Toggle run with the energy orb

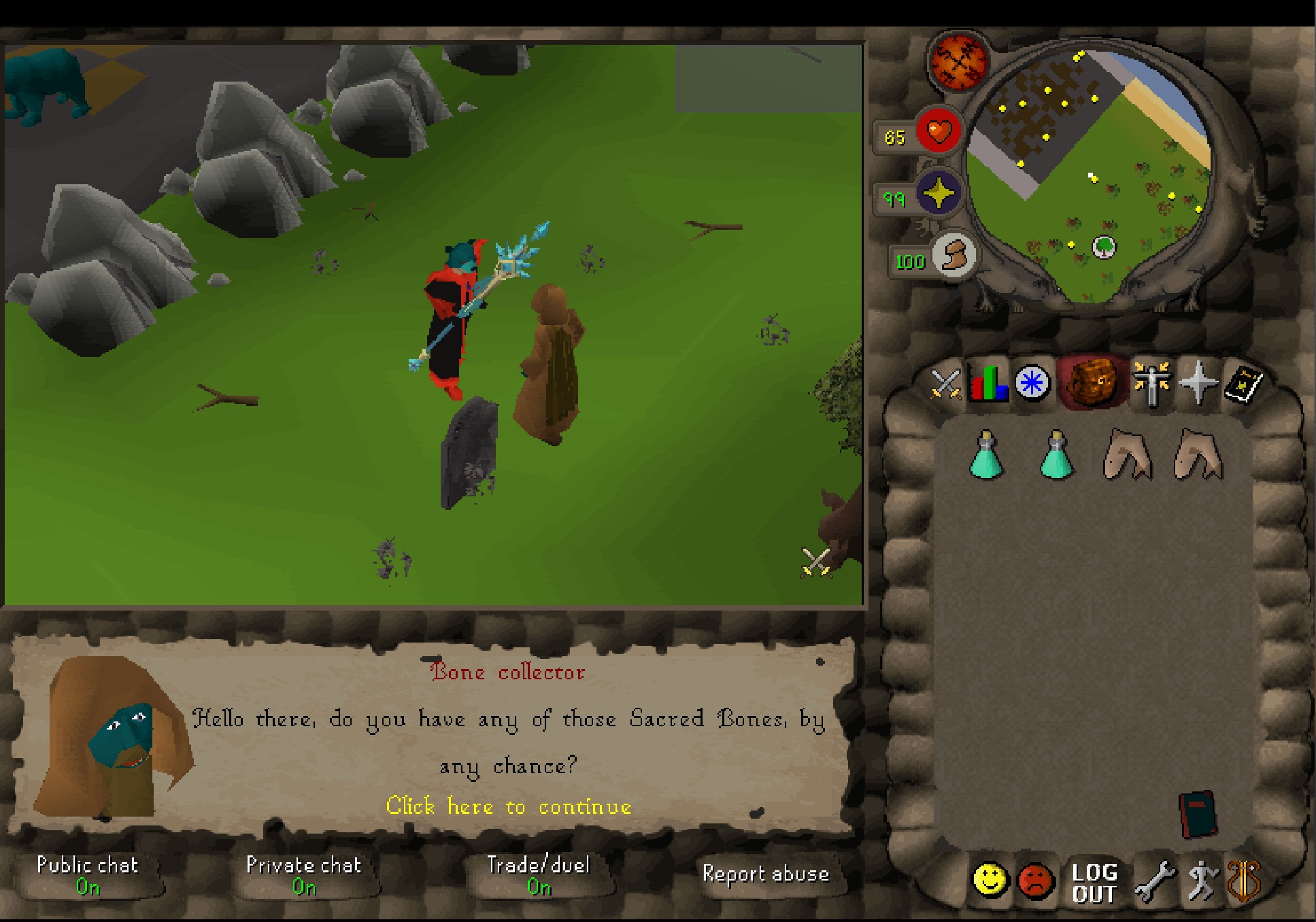pyautogui.click(x=954, y=254)
